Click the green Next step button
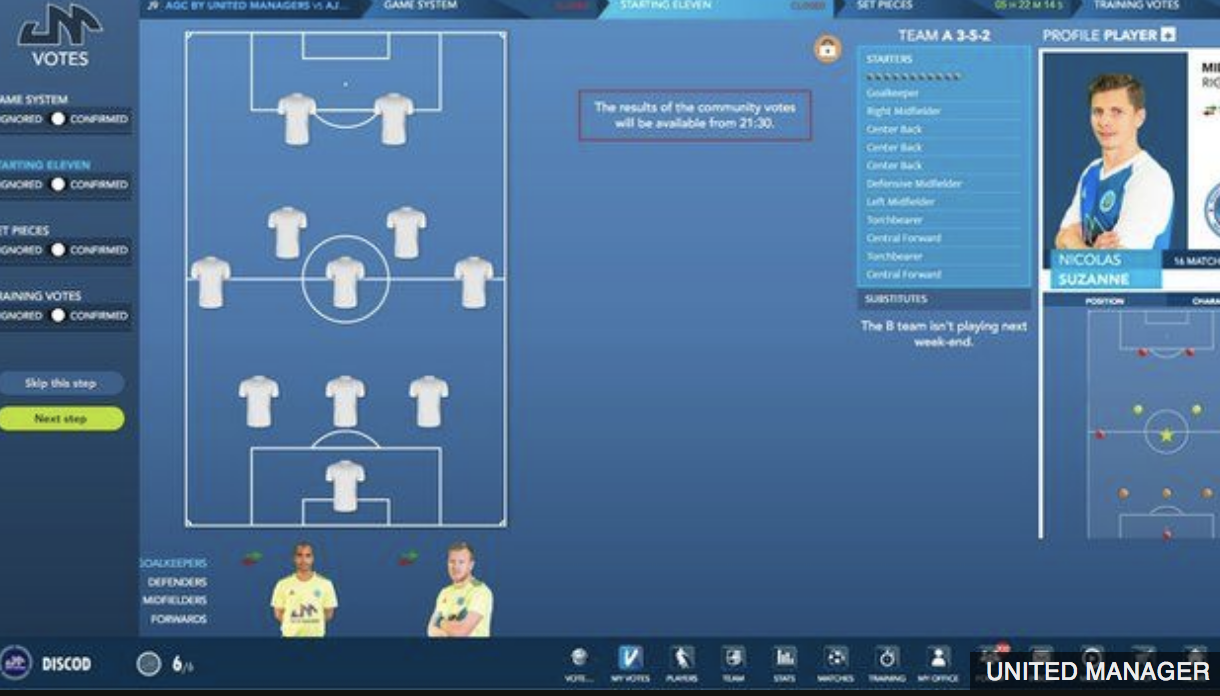The width and height of the screenshot is (1220, 696). pos(61,419)
